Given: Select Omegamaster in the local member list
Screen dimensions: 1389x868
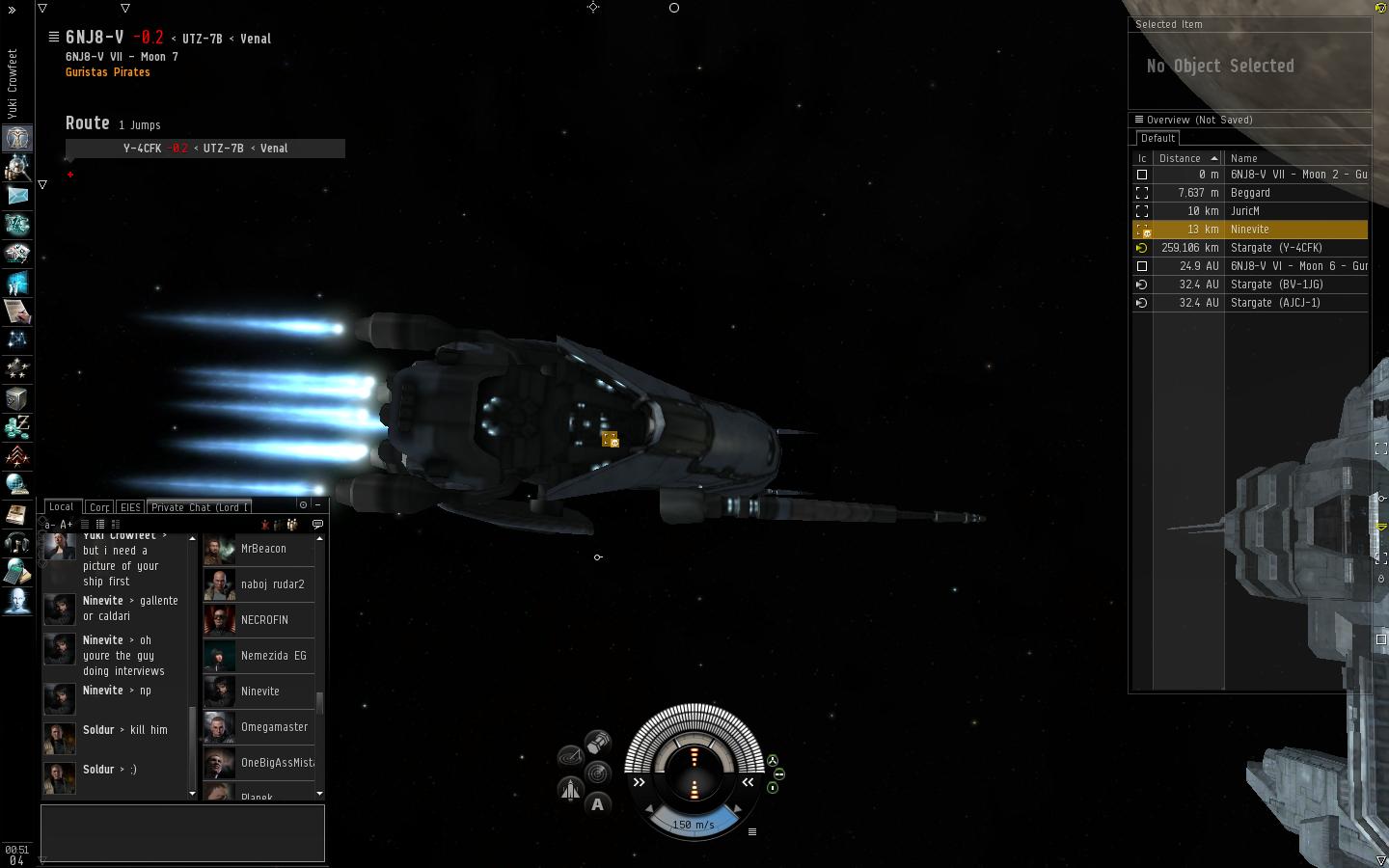Looking at the screenshot, I should pyautogui.click(x=274, y=727).
